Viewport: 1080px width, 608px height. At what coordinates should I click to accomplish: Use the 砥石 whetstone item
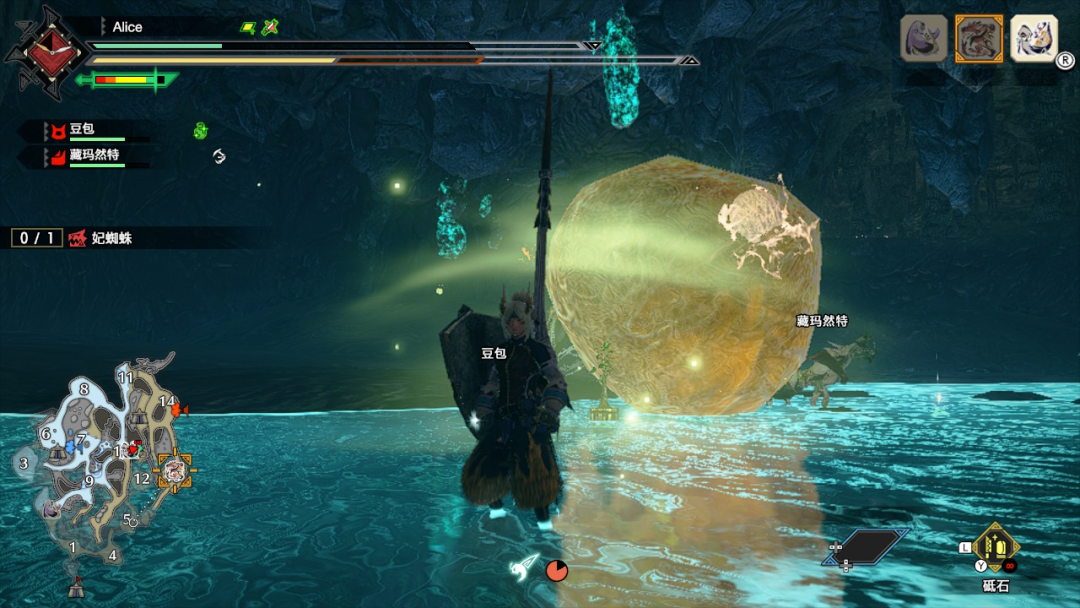point(995,548)
